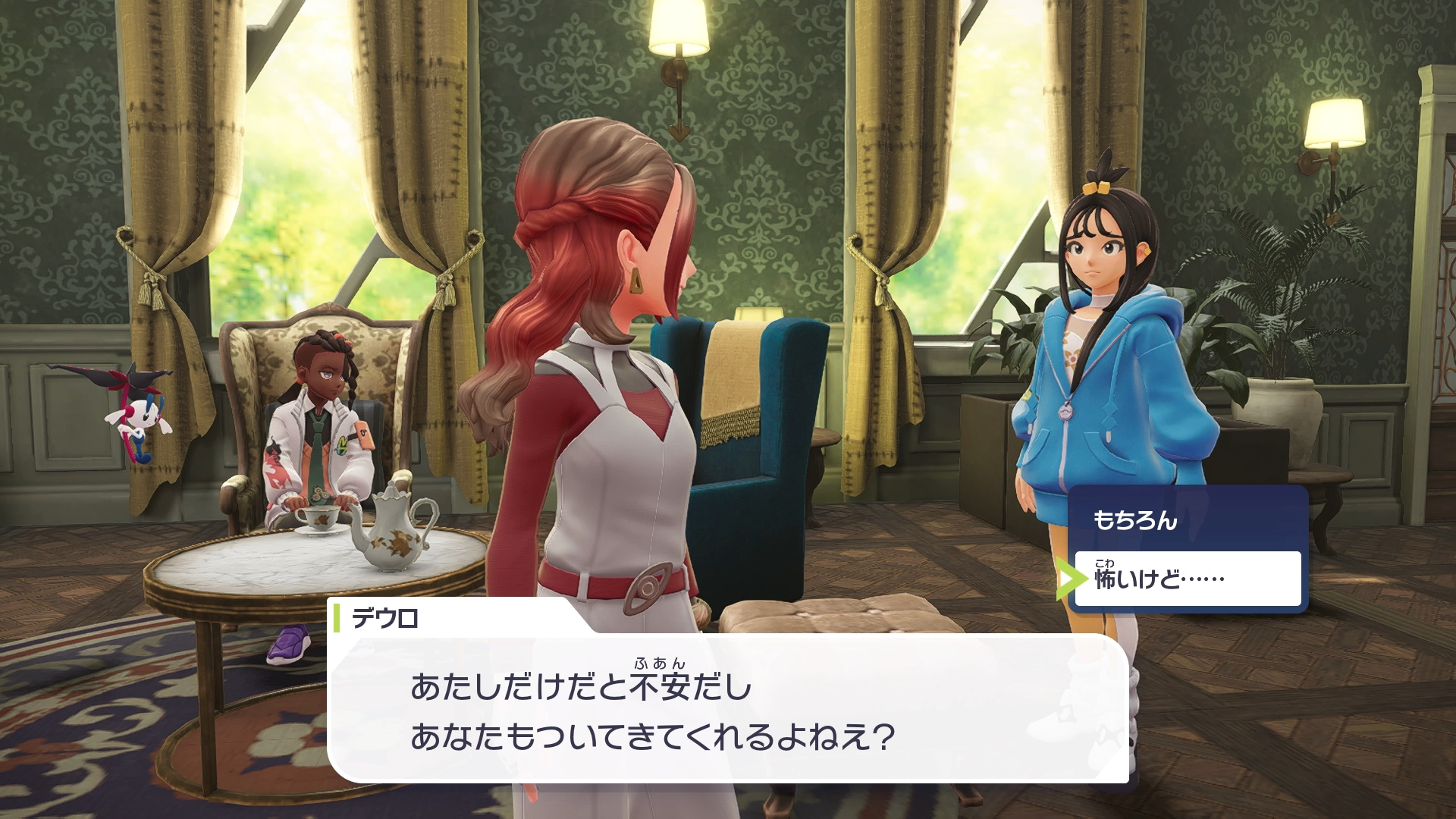Choose the もちろん reply option

pyautogui.click(x=1188, y=520)
